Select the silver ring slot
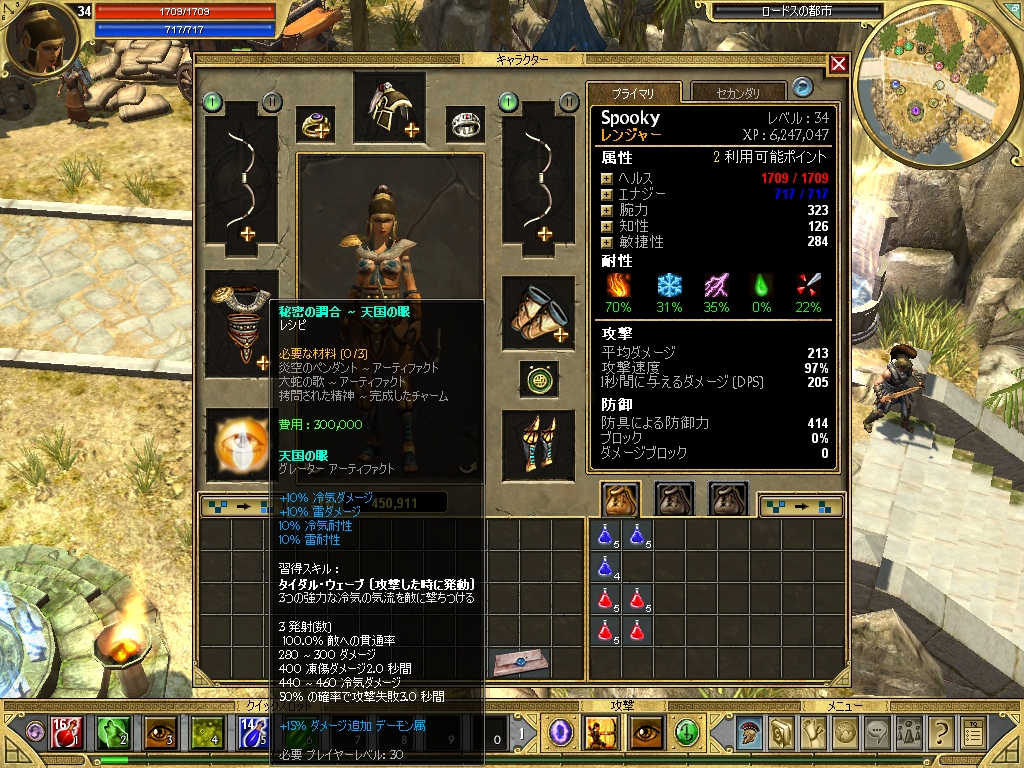 (x=464, y=125)
